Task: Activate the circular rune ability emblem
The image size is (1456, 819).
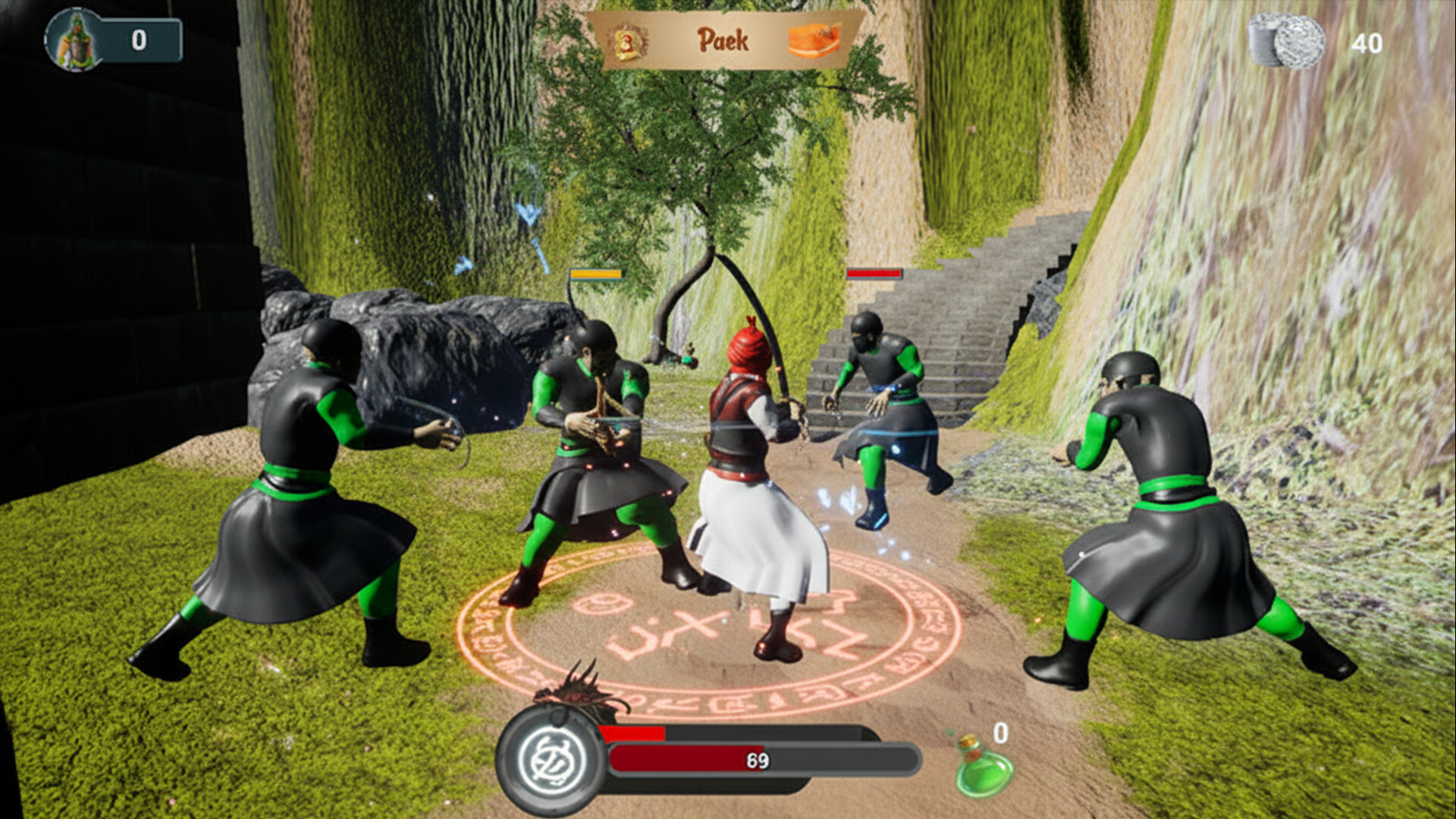Action: [551, 759]
